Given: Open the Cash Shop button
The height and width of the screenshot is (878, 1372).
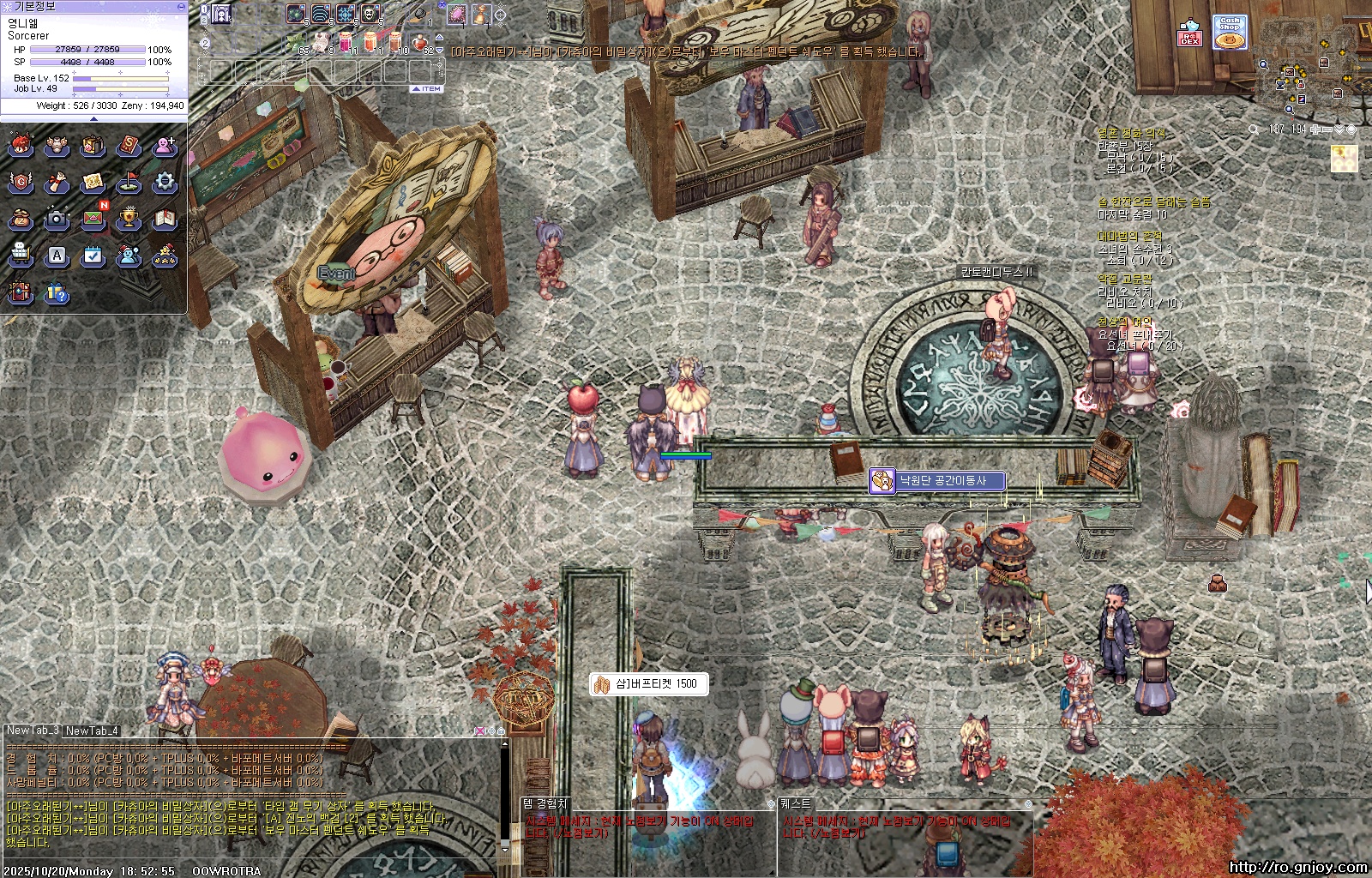Looking at the screenshot, I should [x=1230, y=32].
